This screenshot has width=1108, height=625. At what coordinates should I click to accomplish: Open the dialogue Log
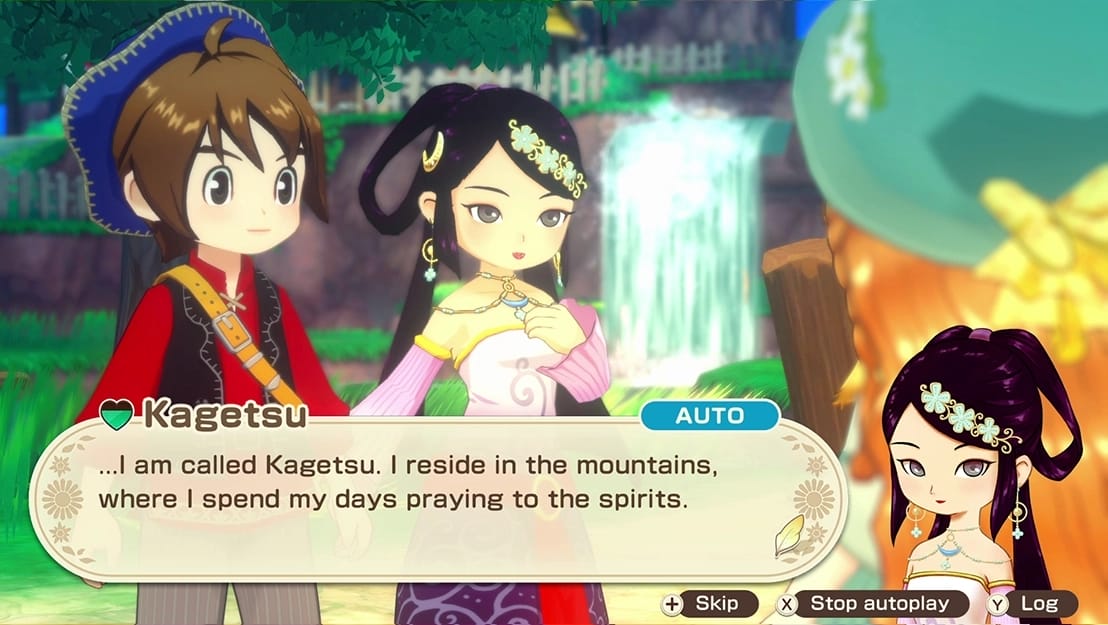[1031, 603]
